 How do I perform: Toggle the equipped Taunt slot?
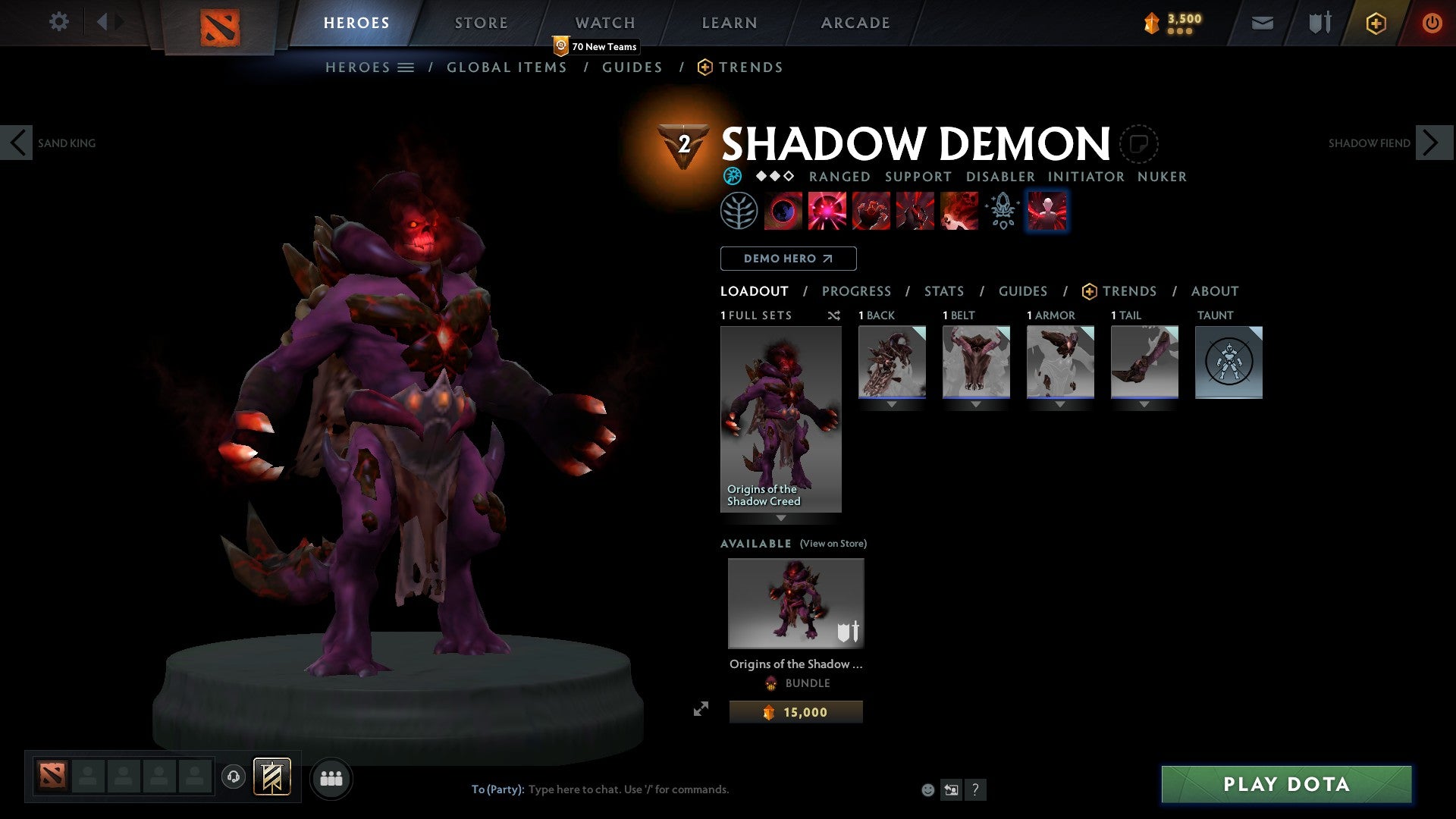(x=1228, y=362)
